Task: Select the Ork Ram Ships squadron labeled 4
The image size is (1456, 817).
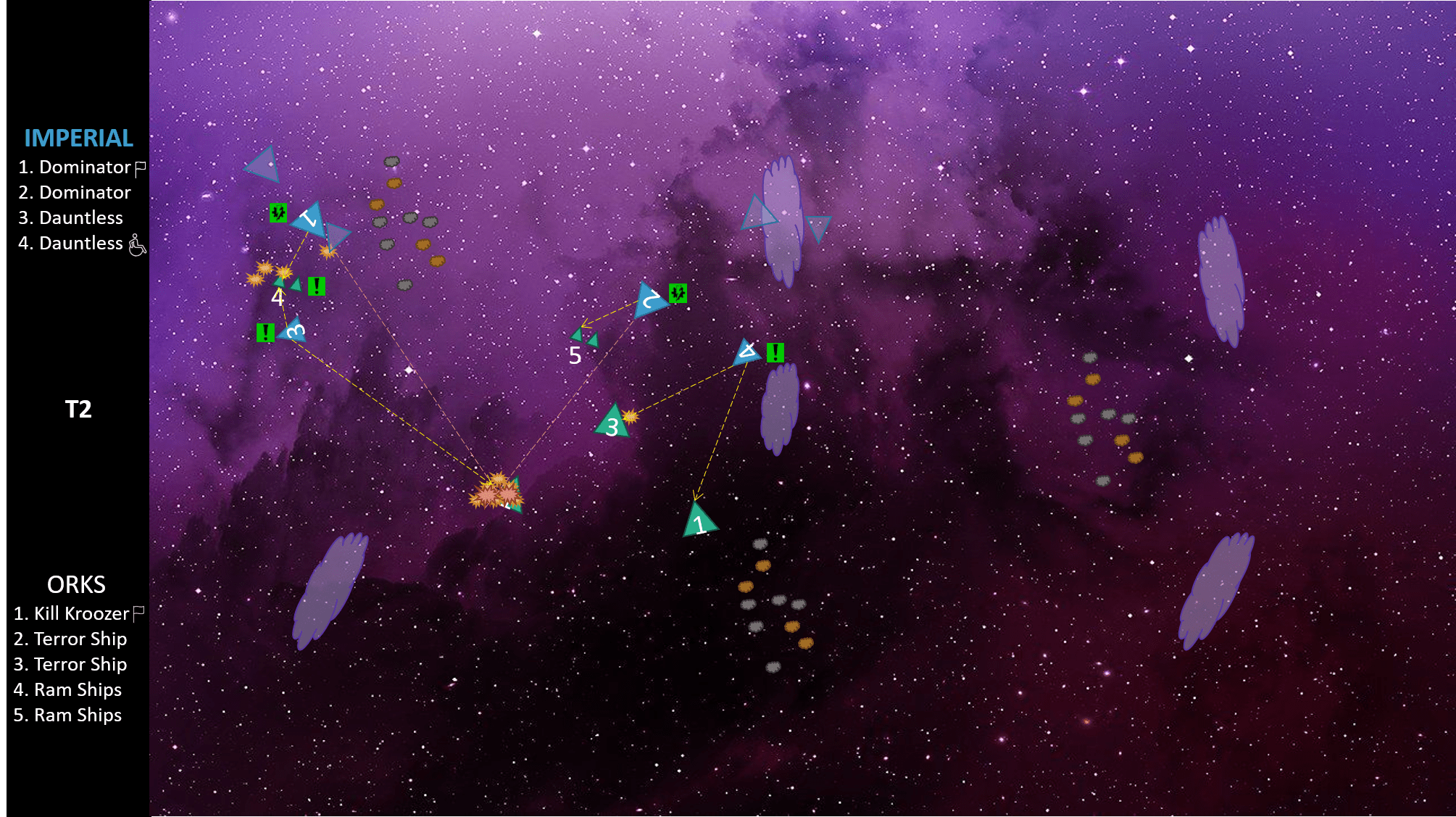Action: click(288, 283)
